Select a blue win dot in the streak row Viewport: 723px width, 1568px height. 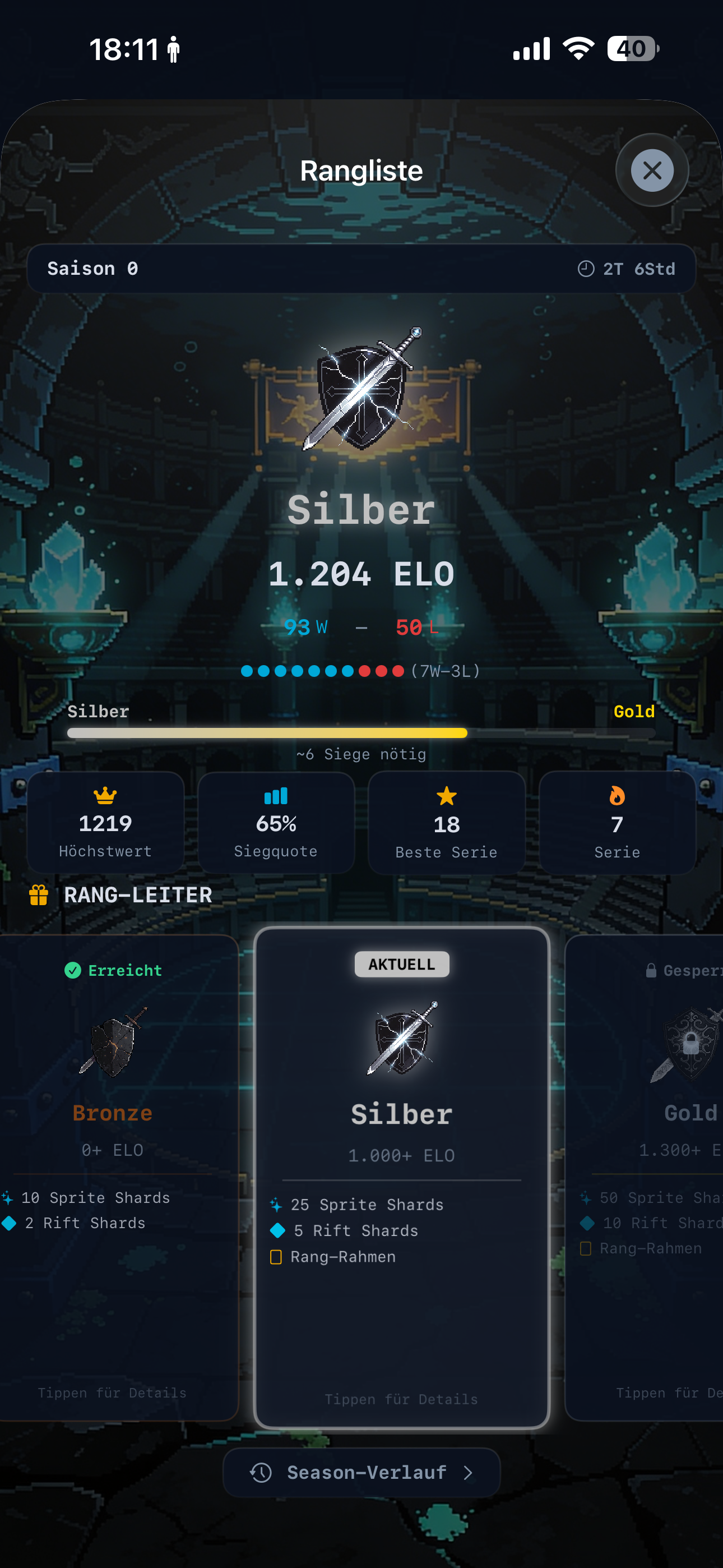[x=248, y=670]
